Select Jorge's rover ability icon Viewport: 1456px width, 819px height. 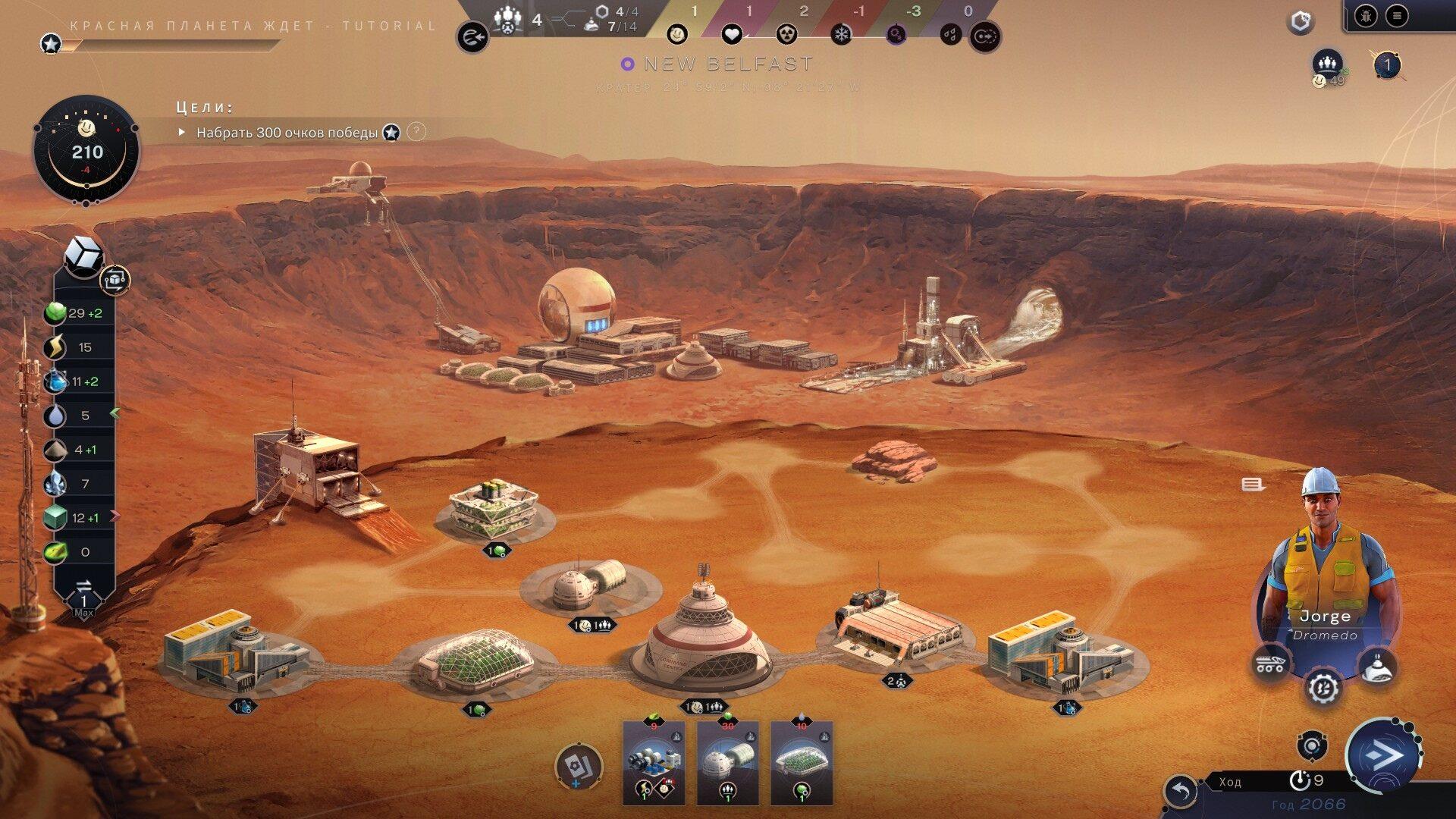1270,664
